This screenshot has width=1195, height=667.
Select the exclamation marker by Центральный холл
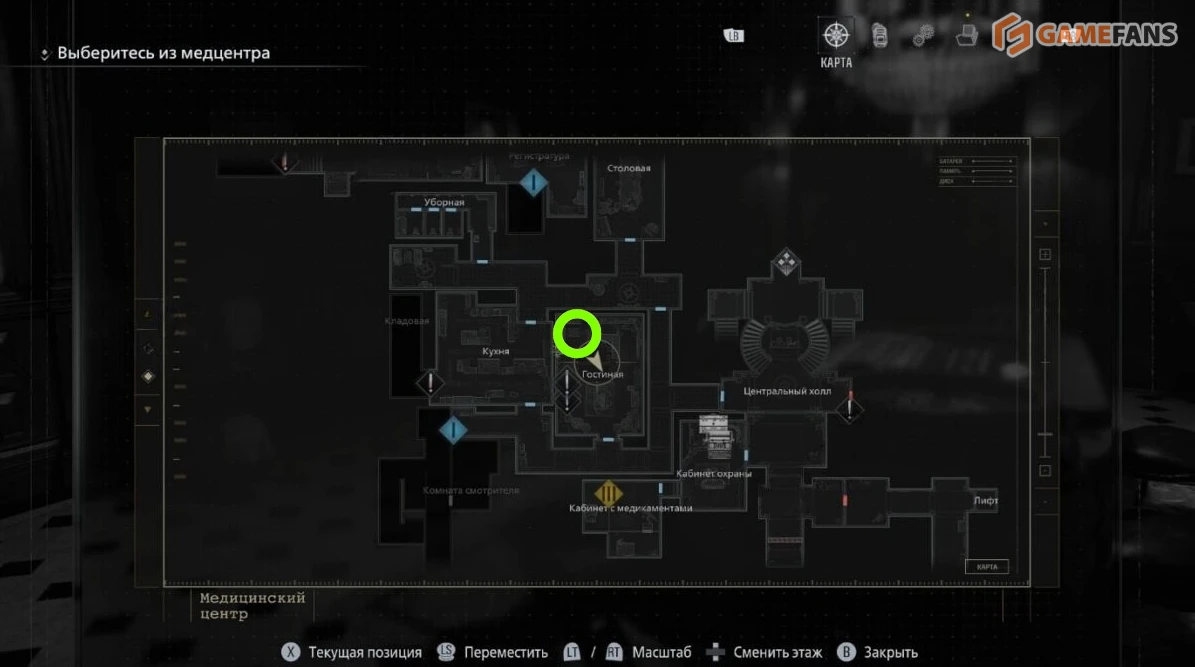click(850, 408)
